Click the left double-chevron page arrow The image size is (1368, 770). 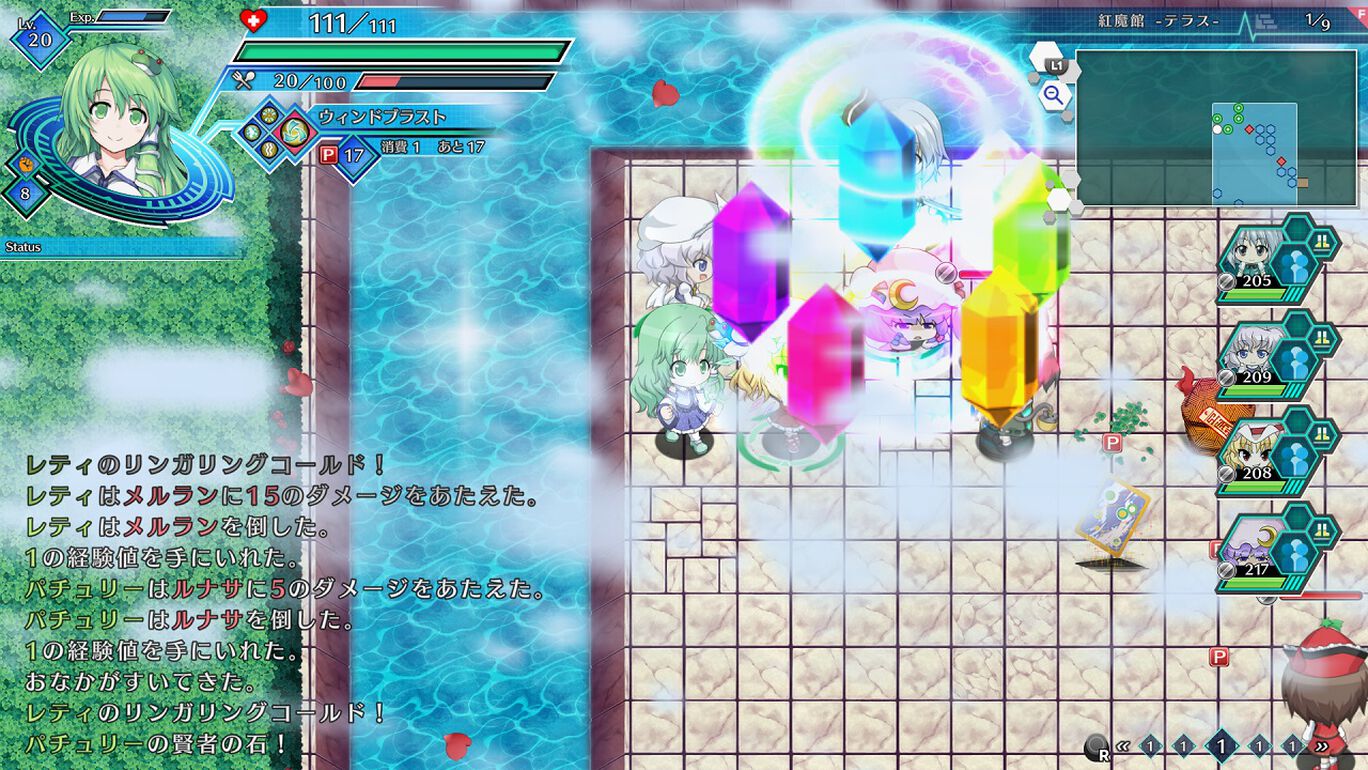click(x=1123, y=746)
